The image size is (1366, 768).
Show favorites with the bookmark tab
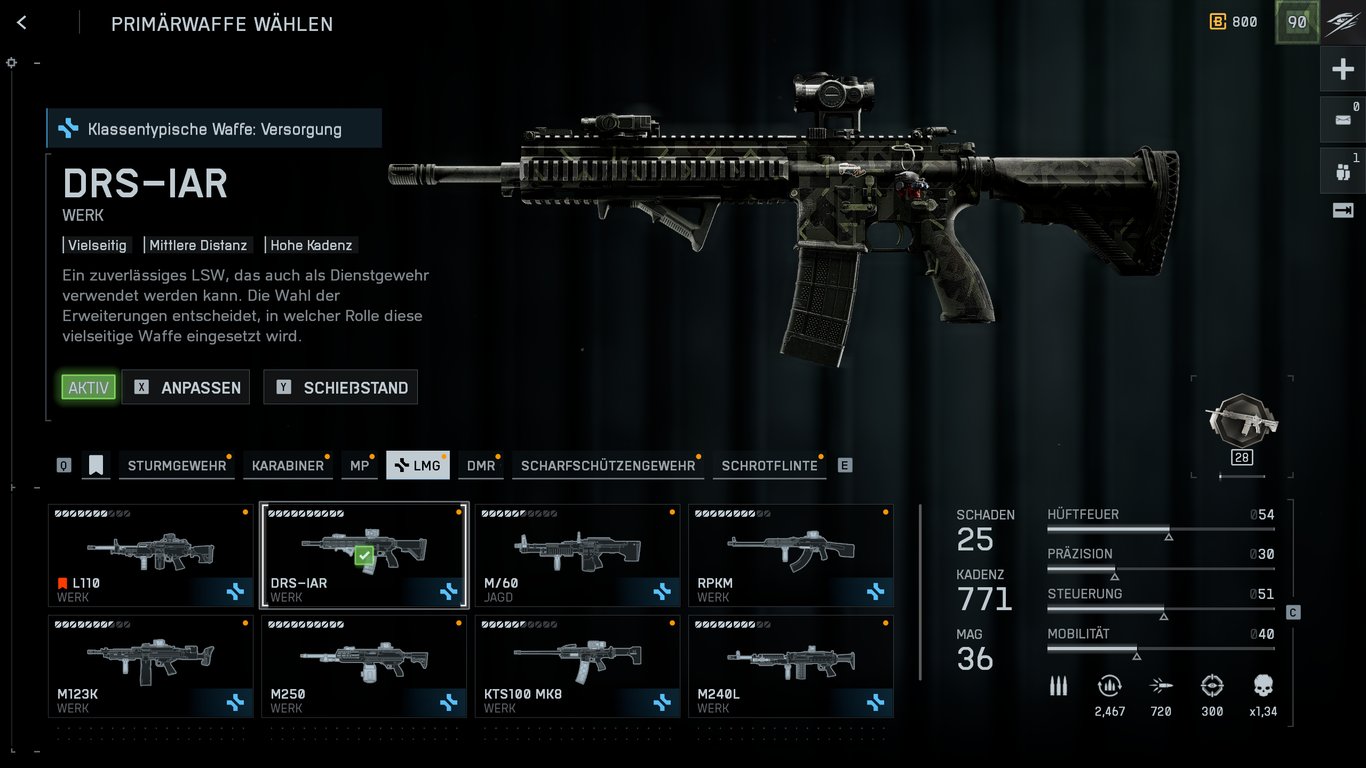pos(96,466)
